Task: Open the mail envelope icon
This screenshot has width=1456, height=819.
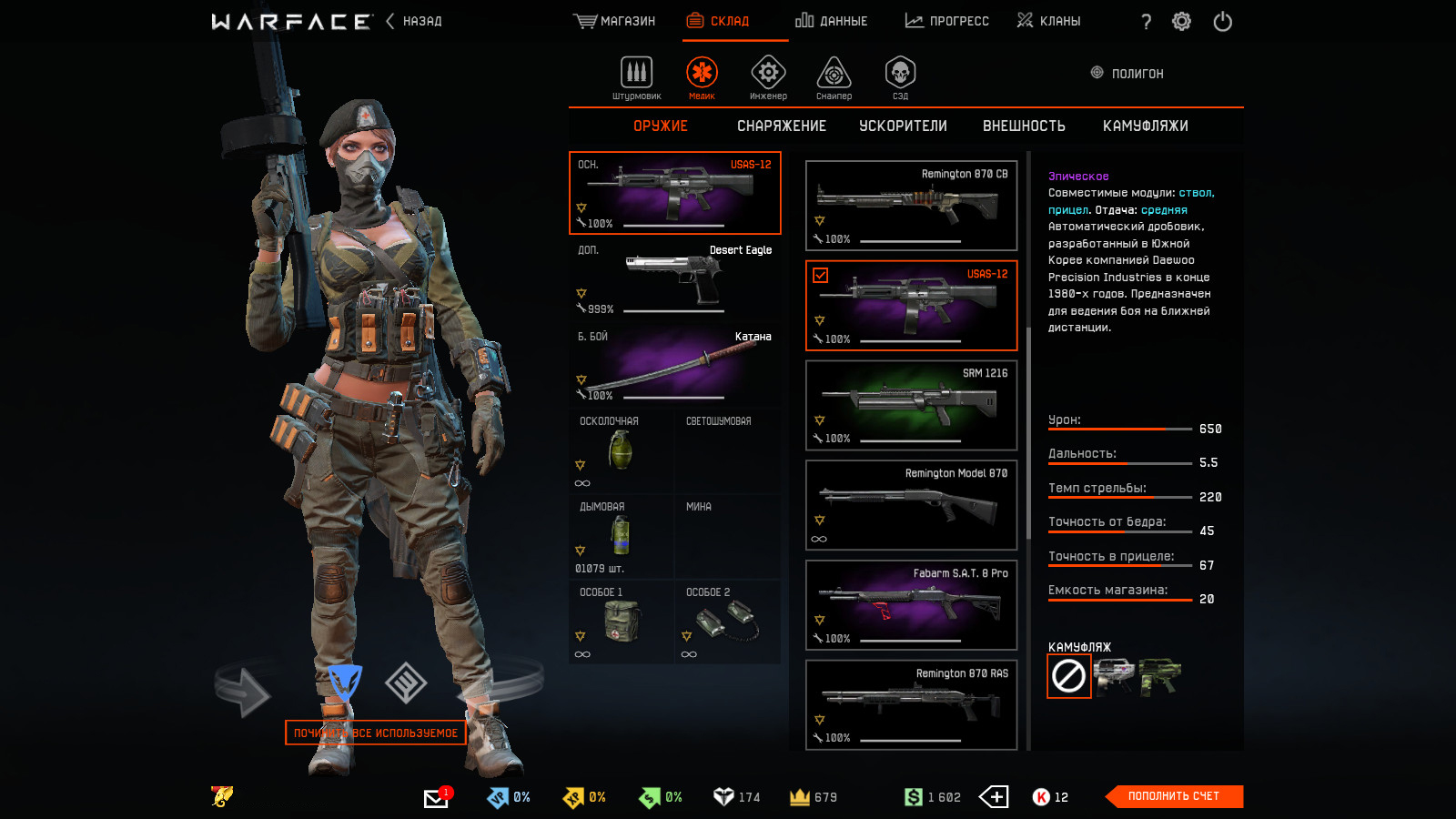Action: [x=436, y=798]
